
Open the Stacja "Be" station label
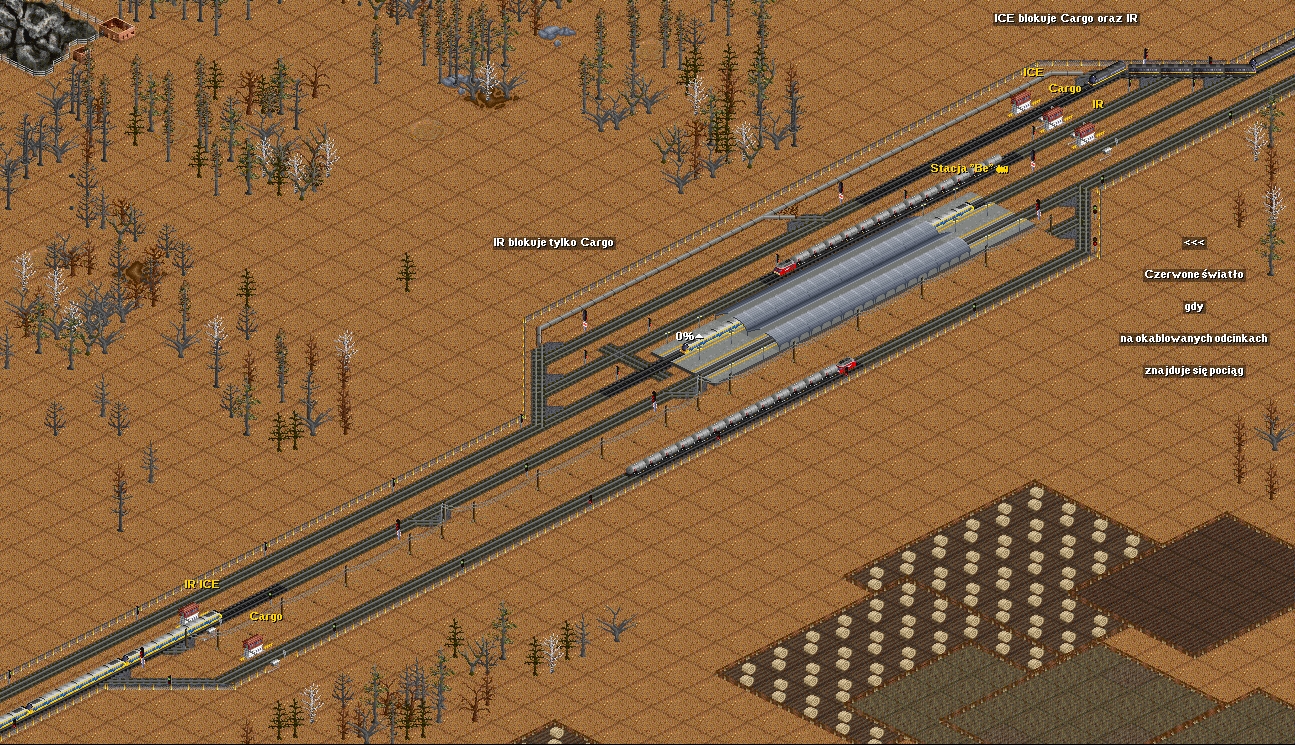(x=964, y=168)
